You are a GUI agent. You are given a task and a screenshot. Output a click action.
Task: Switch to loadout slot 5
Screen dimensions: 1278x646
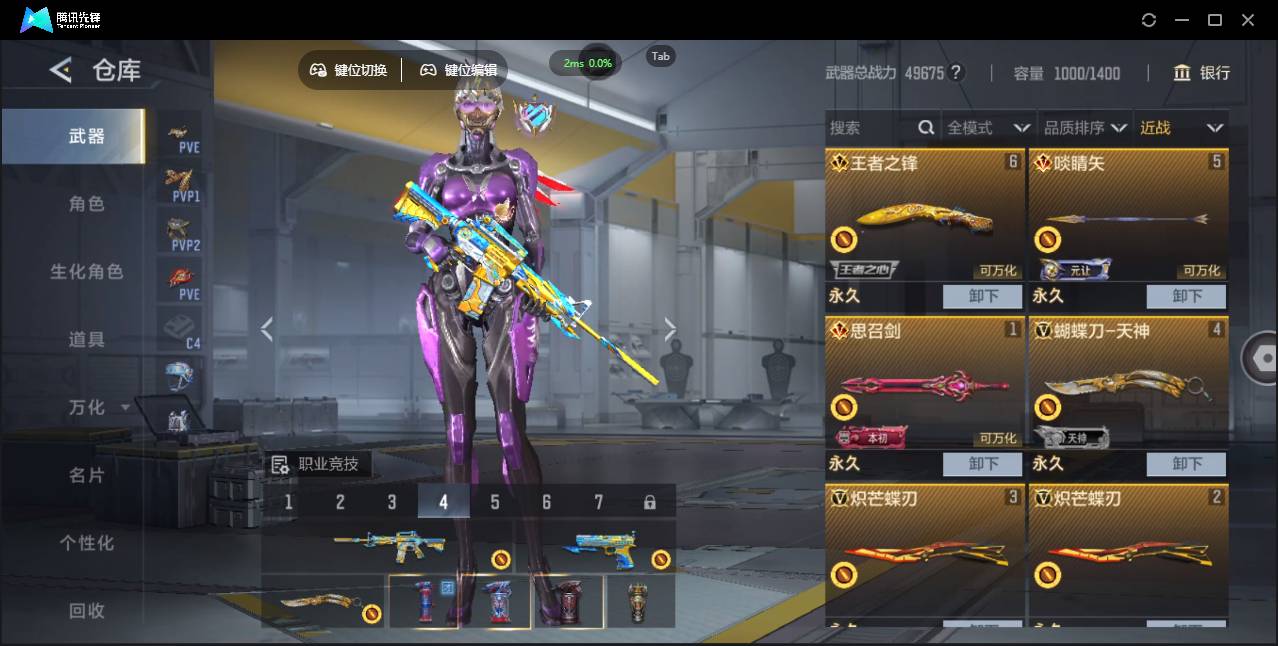click(x=495, y=502)
